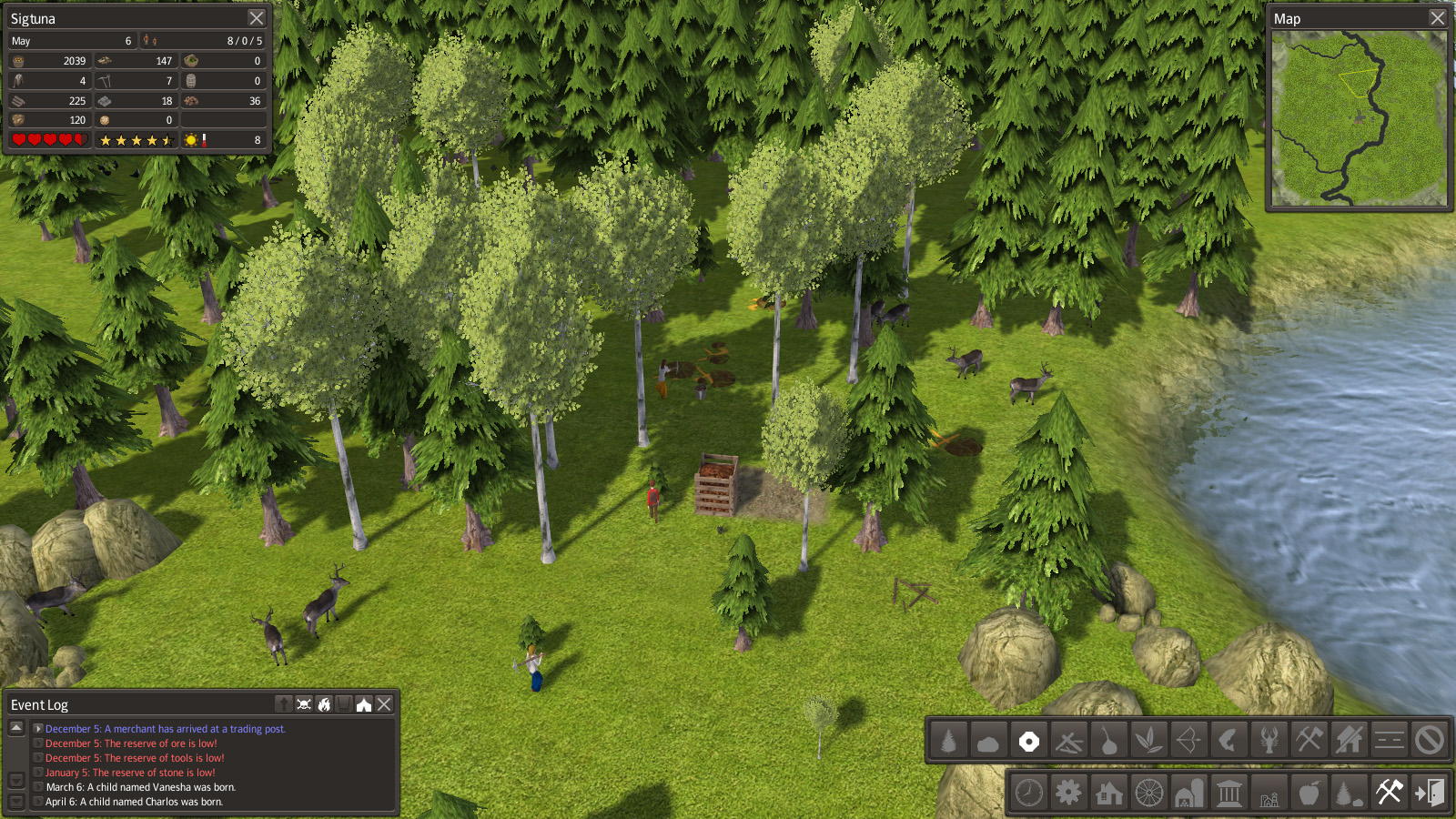The width and height of the screenshot is (1456, 819).
Task: Open the apple food production menu
Action: coord(1309,793)
